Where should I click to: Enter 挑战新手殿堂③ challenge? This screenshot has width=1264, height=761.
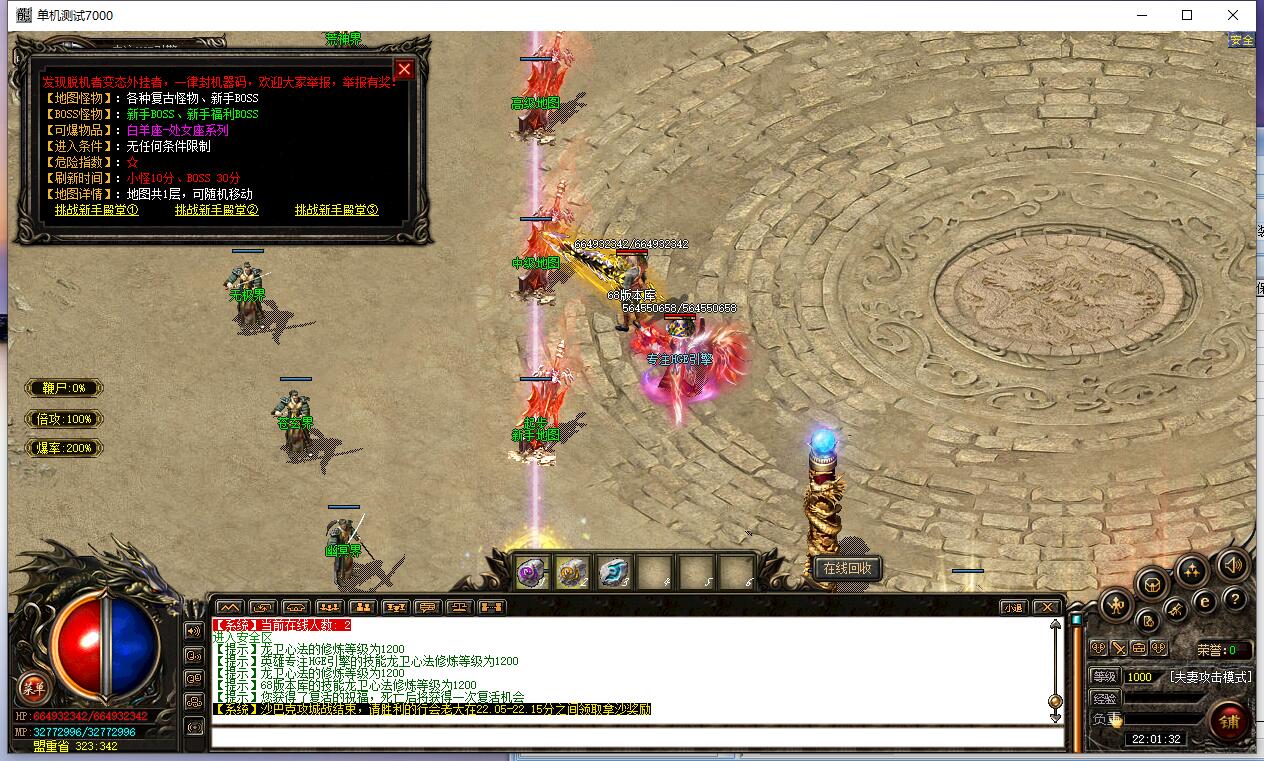336,210
